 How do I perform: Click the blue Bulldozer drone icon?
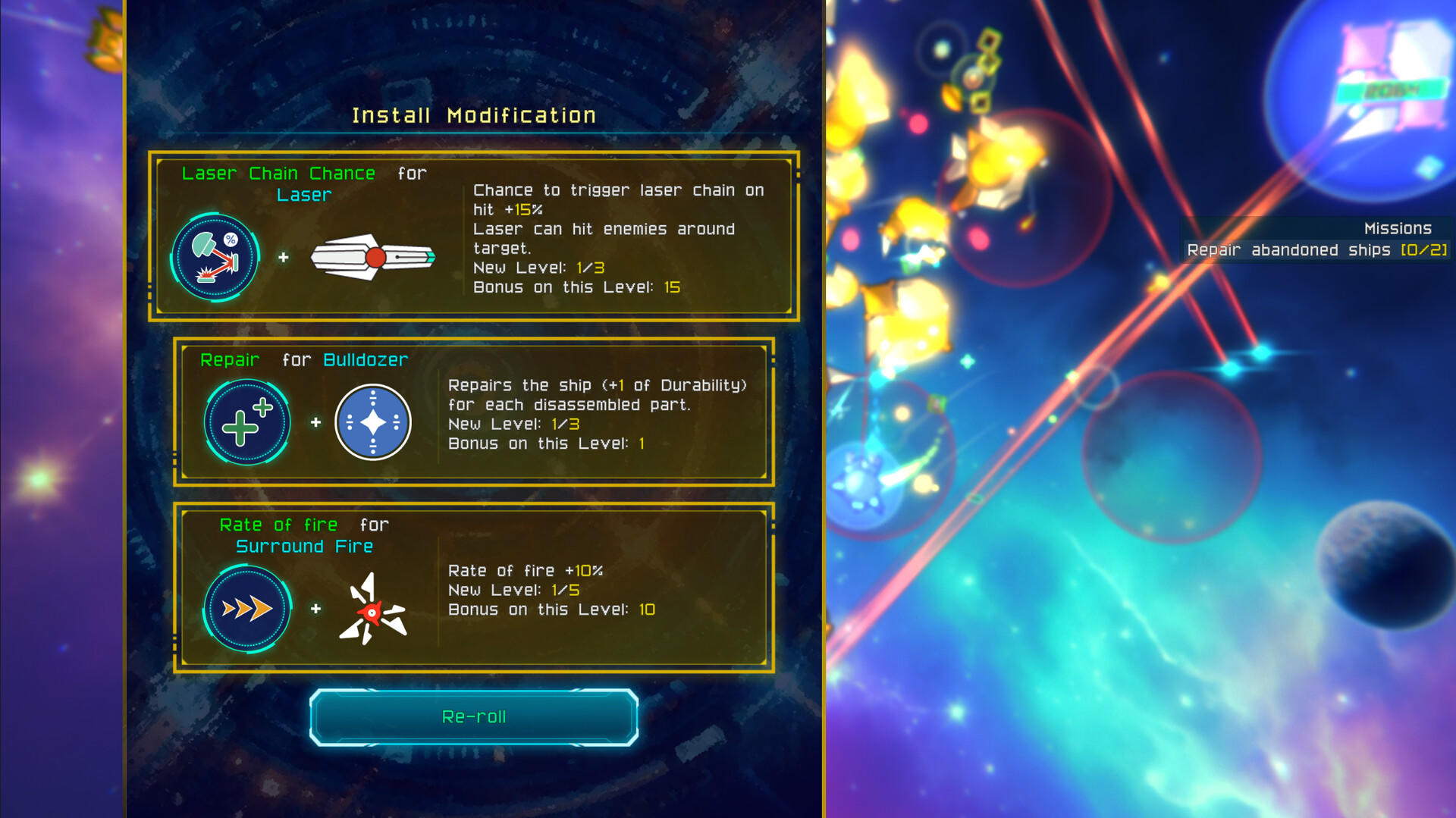(372, 422)
